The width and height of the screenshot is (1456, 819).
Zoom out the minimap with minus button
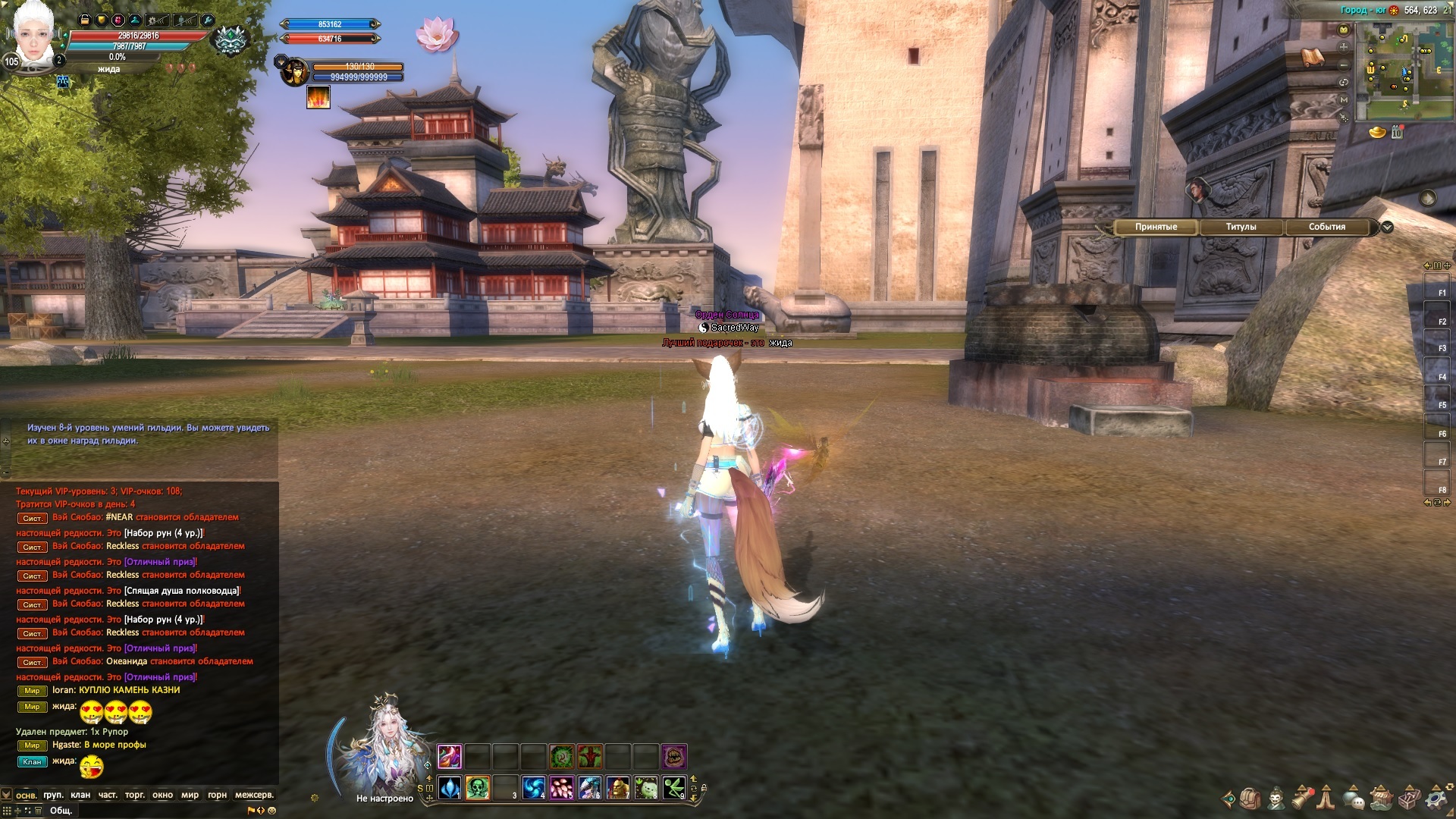1344,65
